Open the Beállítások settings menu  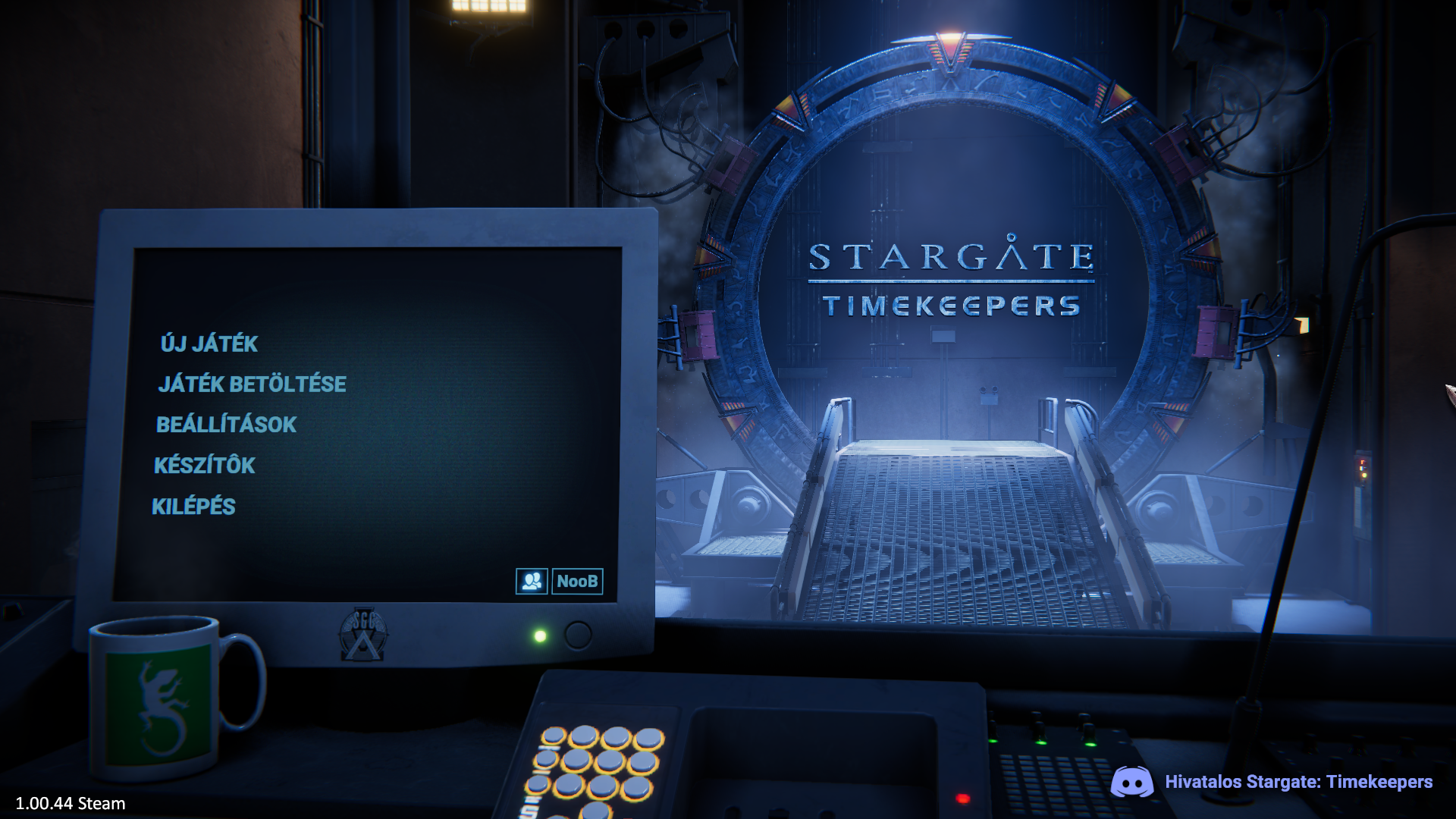coord(226,425)
